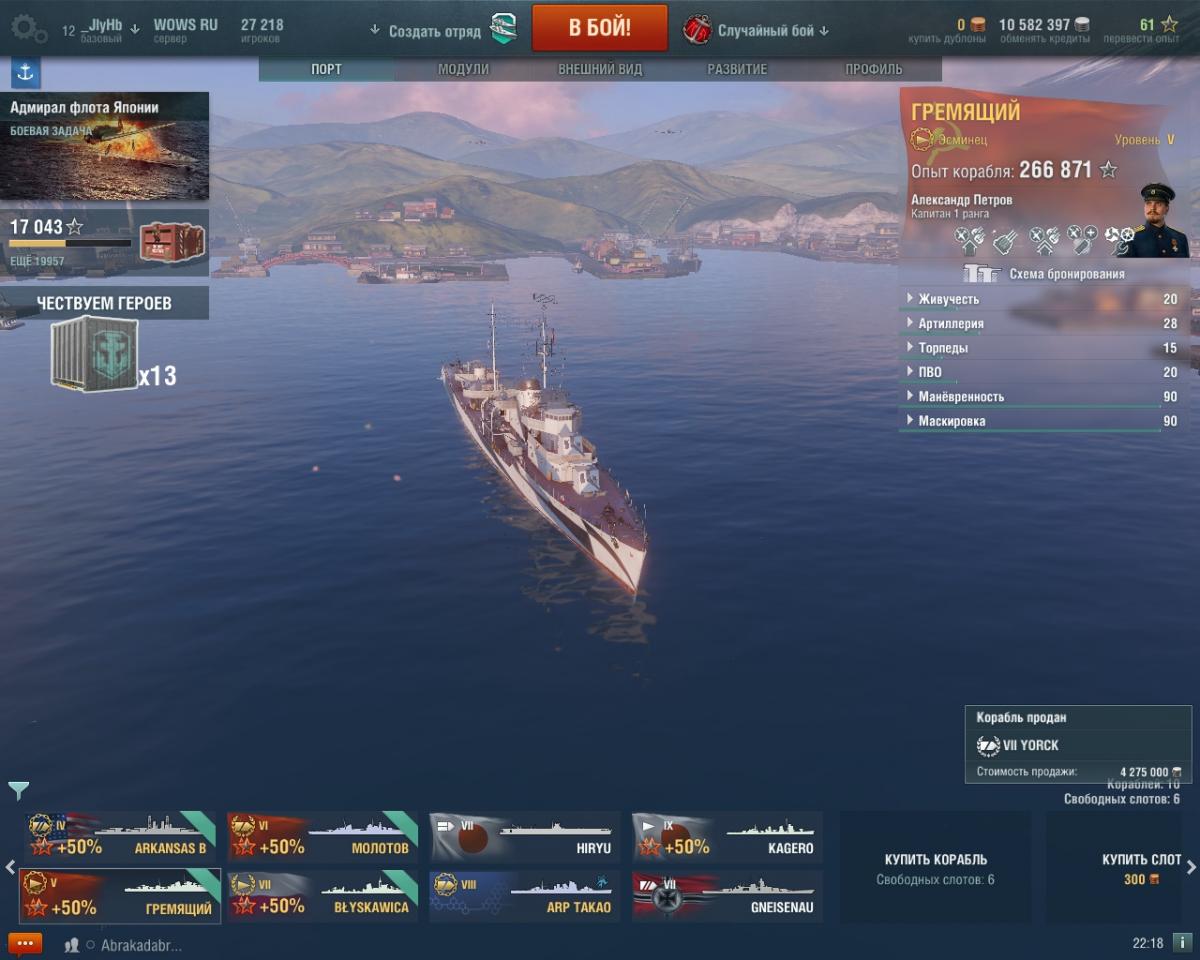Start the battle with В БОЙ! button
The height and width of the screenshot is (960, 1200).
point(599,28)
